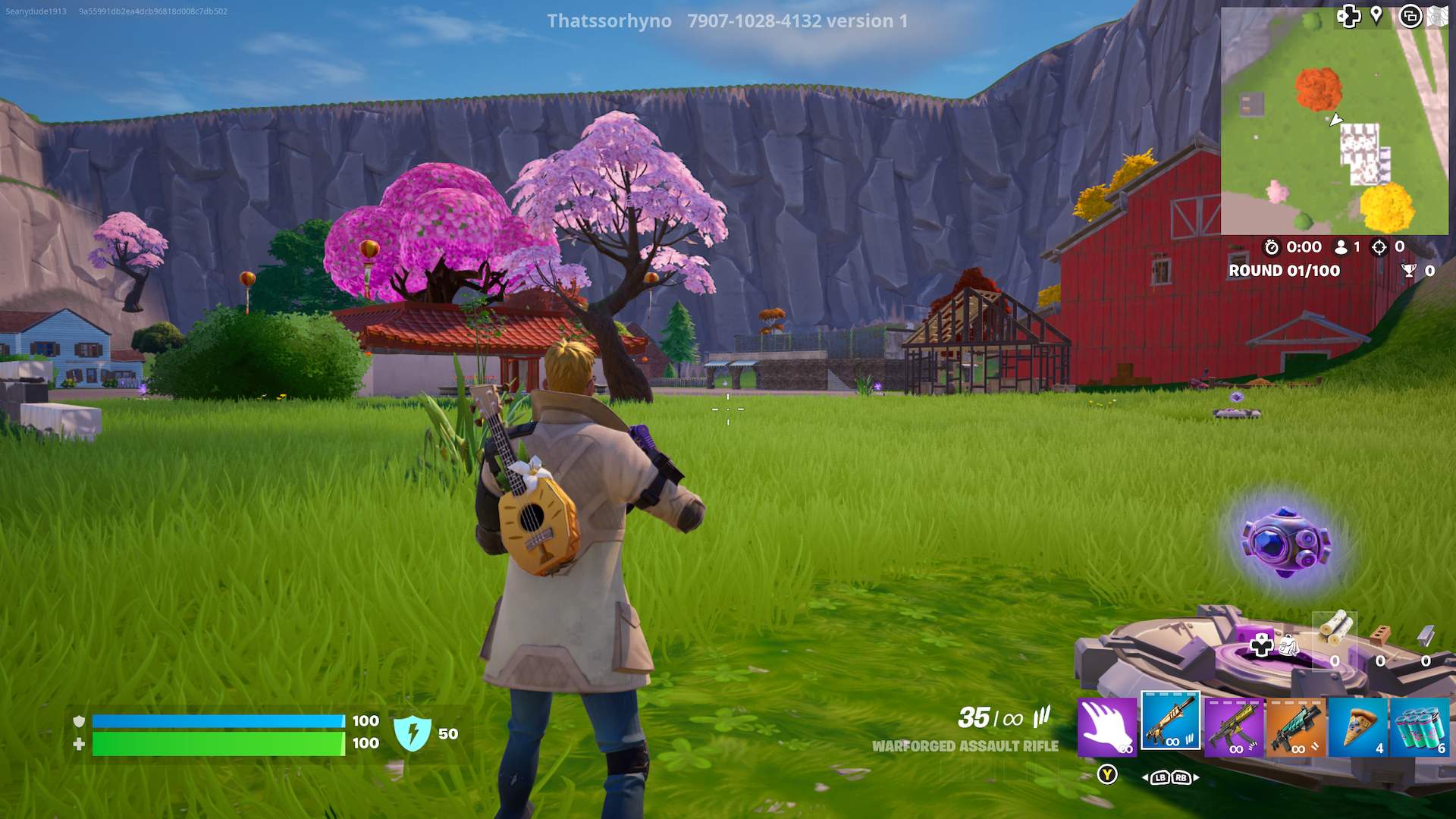Choose the brick building material
1456x819 pixels.
[x=1380, y=634]
